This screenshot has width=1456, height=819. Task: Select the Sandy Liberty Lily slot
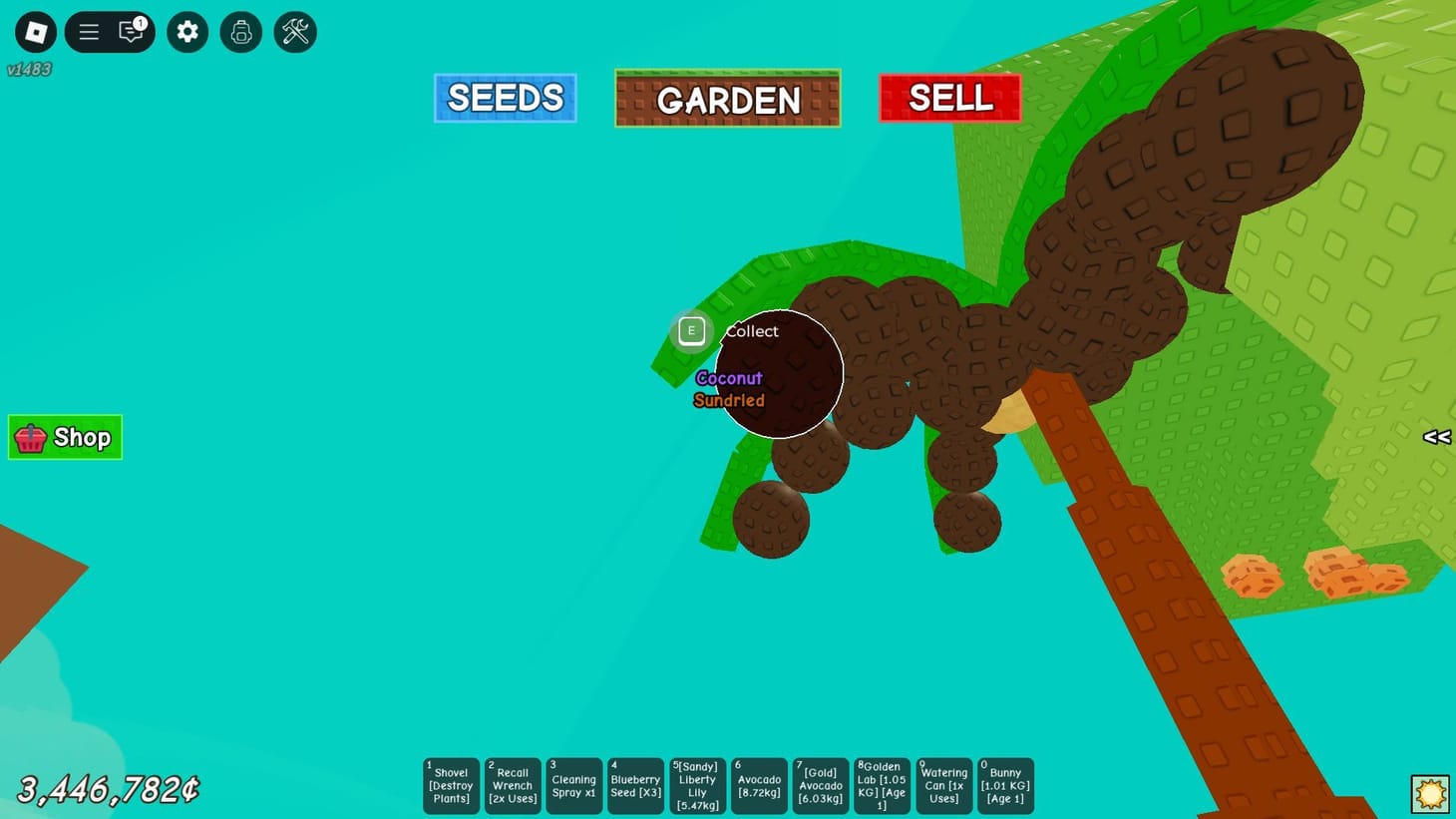(697, 785)
